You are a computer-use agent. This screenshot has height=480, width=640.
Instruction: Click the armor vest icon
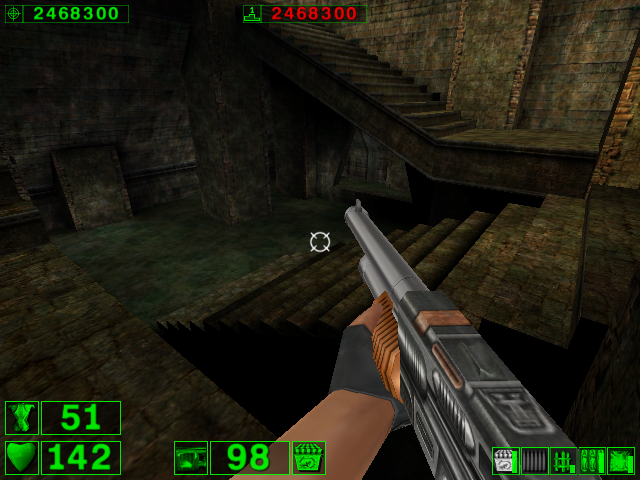click(21, 418)
